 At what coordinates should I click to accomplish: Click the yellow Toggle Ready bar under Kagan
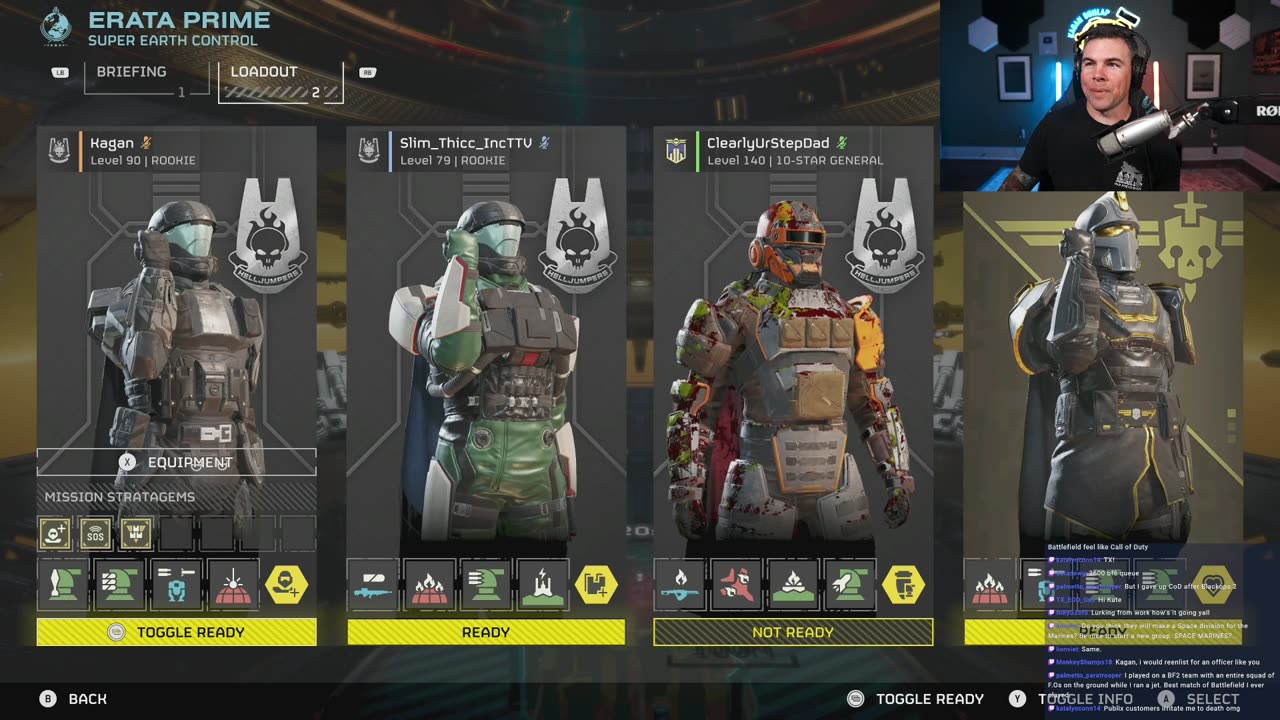[x=177, y=632]
